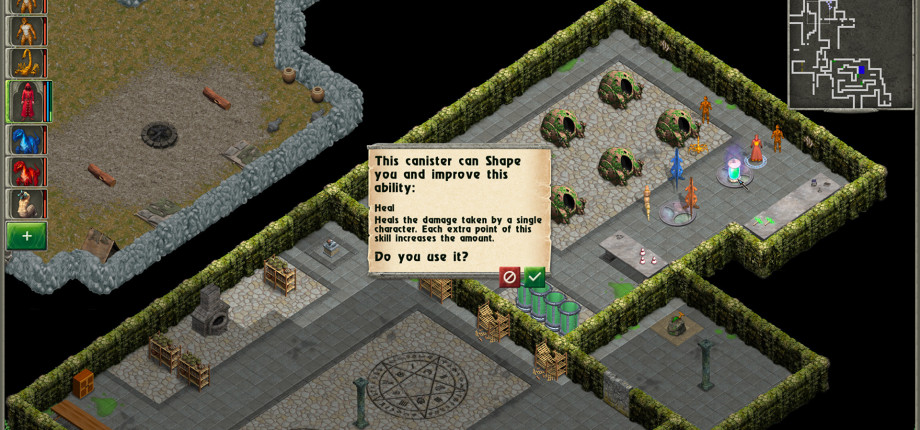
Task: Select the orange scorpion creation portrait
Action: [26, 63]
